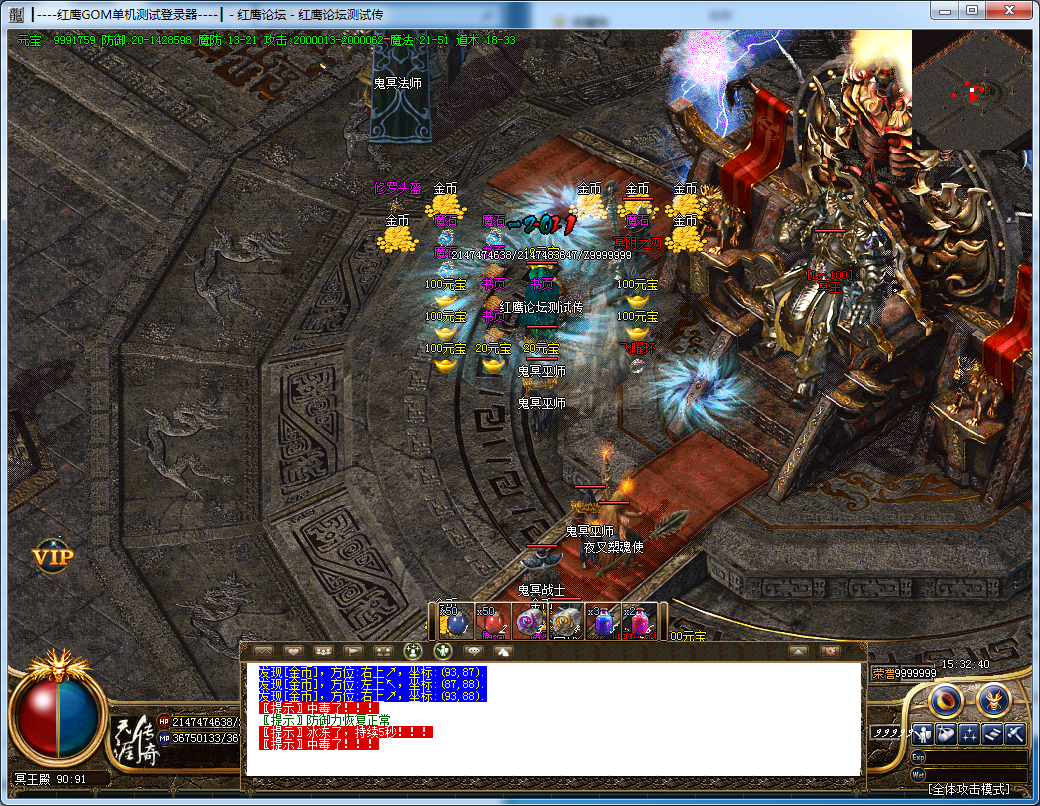
Task: Click the scroll icon button
Action: point(993,733)
